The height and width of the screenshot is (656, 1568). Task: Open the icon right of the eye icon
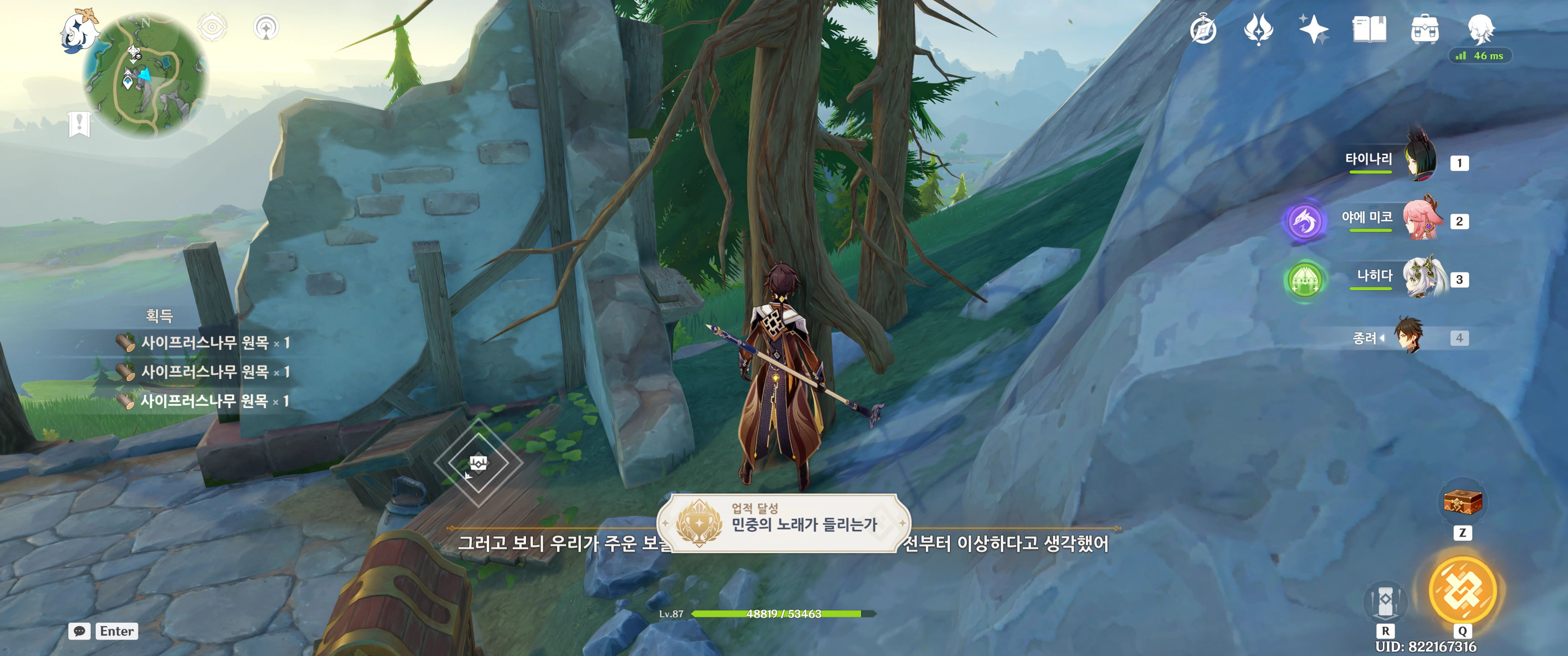(266, 27)
